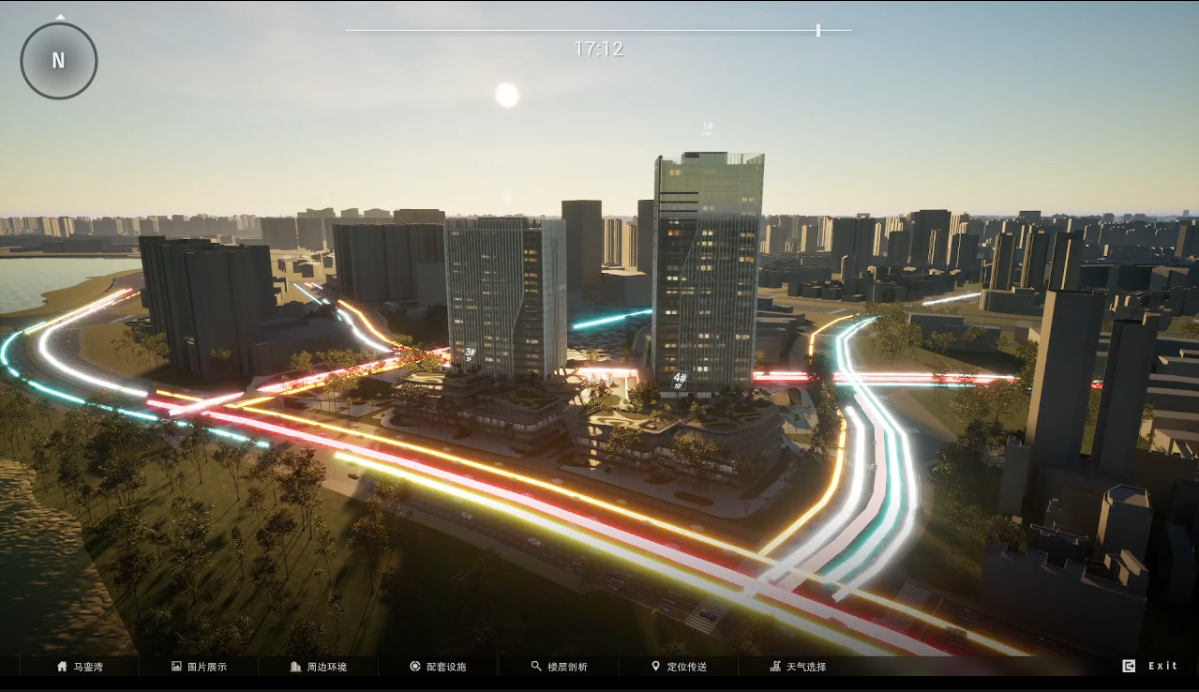Select the 4# building marker
Screen dimensions: 1199x692
[x=680, y=379]
